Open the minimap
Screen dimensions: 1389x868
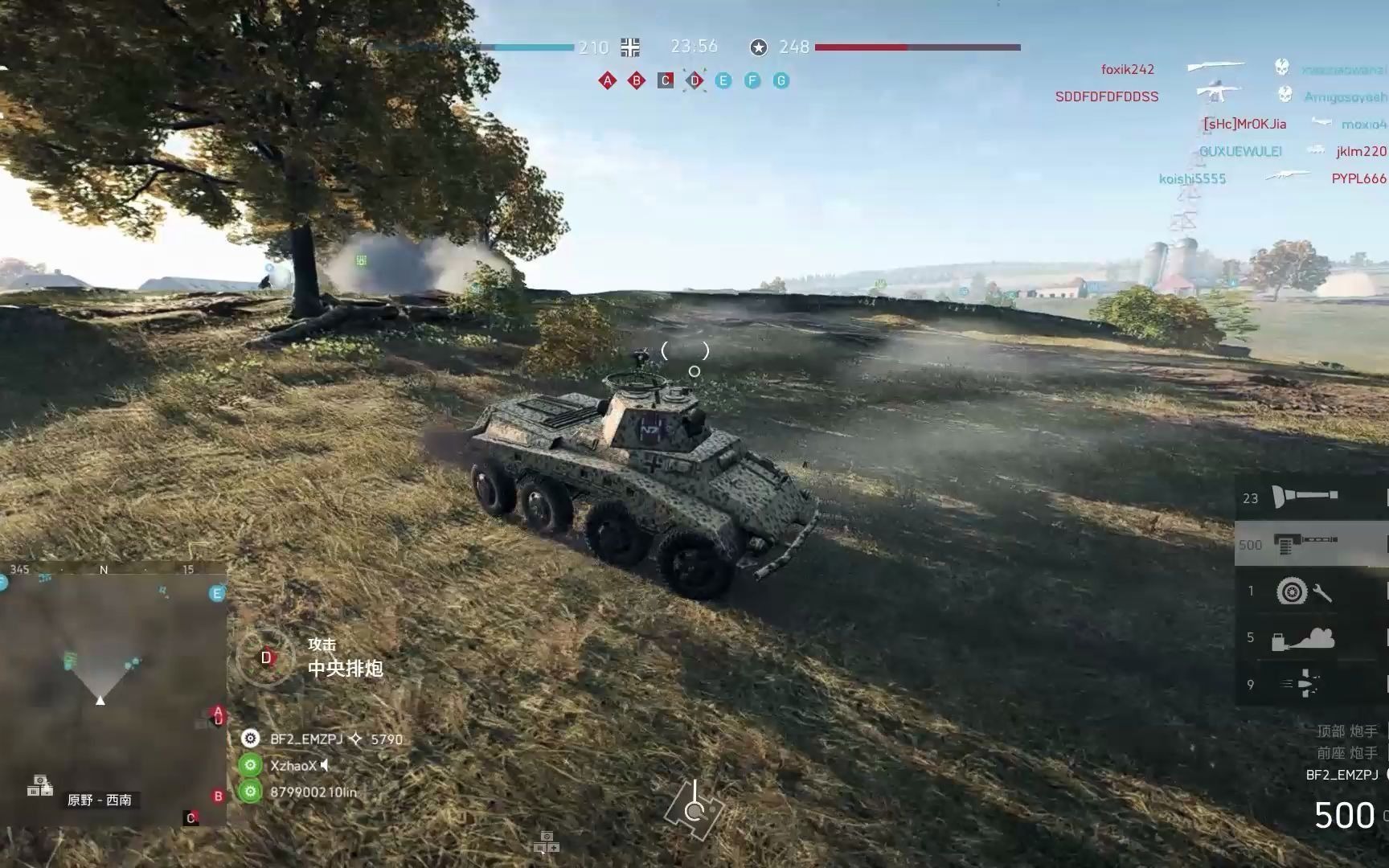[x=113, y=695]
